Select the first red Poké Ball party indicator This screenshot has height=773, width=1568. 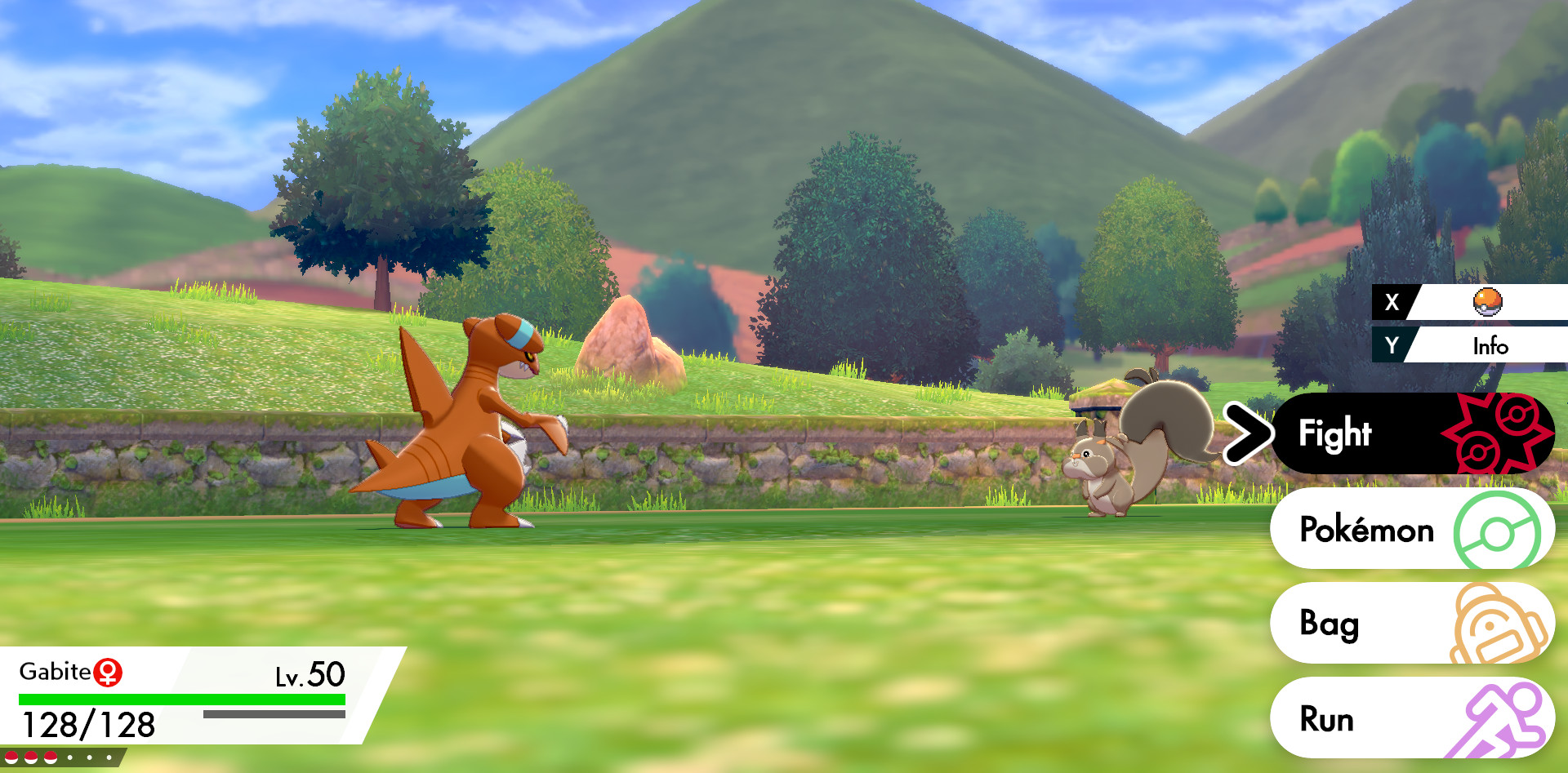pyautogui.click(x=11, y=758)
